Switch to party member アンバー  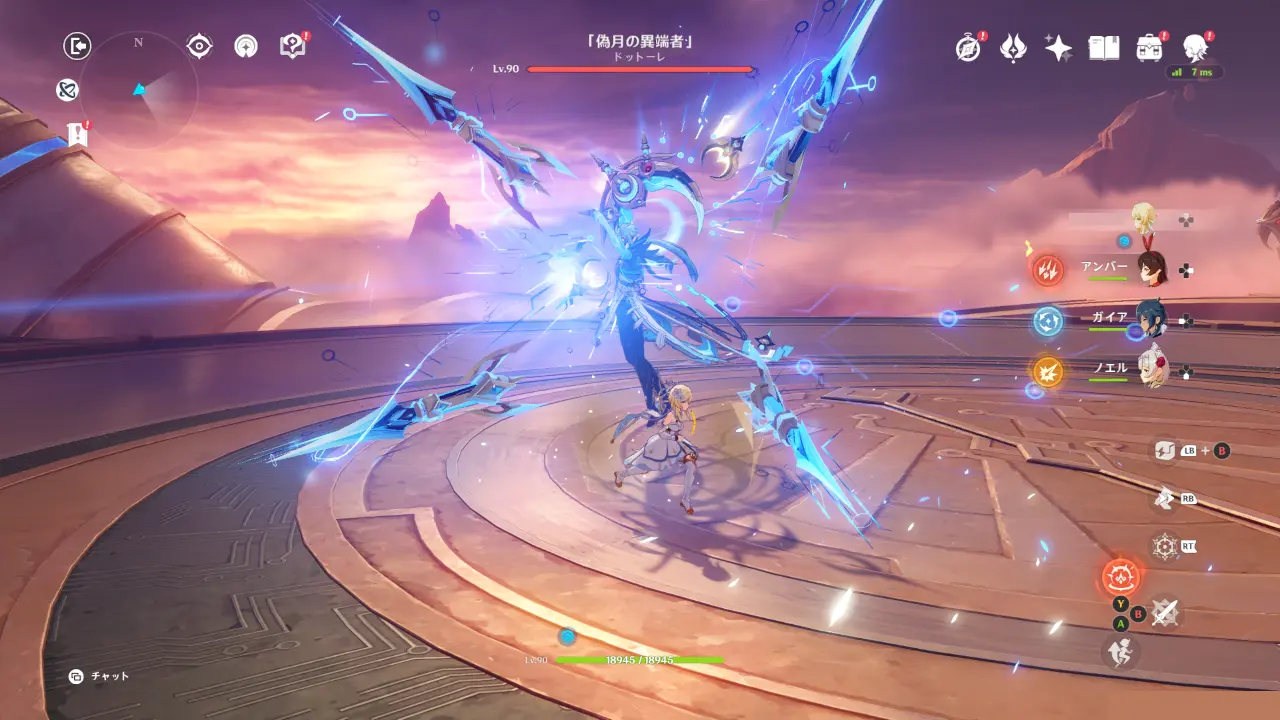[x=1151, y=268]
